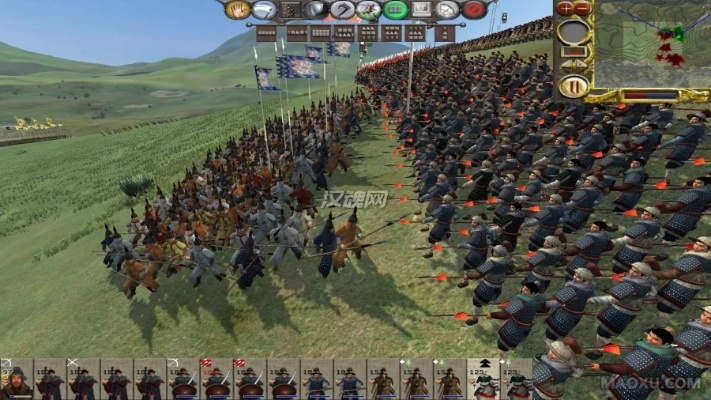Zoom out the minimap with the minus button
711x400 pixels.
click(582, 8)
